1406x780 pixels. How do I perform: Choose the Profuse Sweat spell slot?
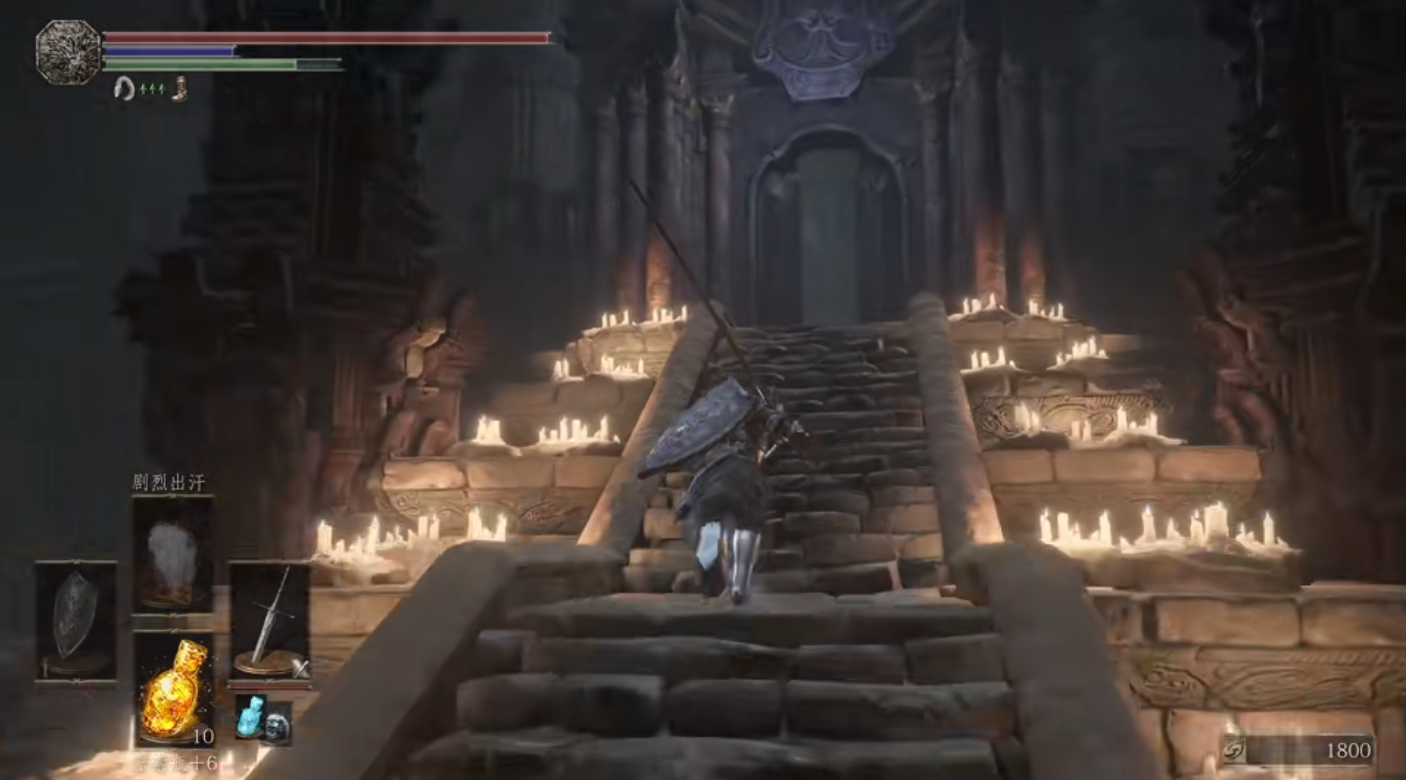tap(172, 553)
